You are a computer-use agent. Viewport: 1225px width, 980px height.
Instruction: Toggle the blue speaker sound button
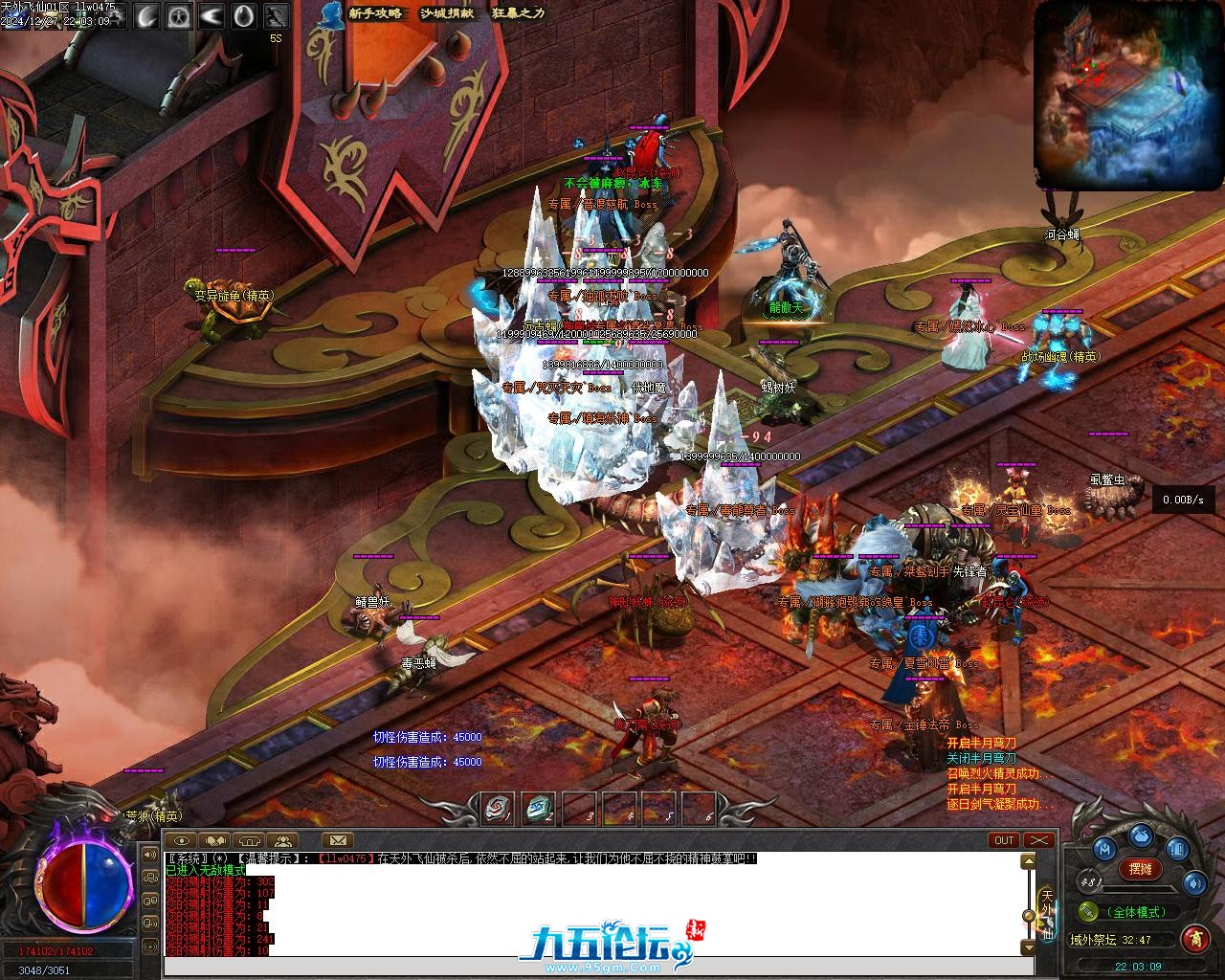pyautogui.click(x=1193, y=881)
